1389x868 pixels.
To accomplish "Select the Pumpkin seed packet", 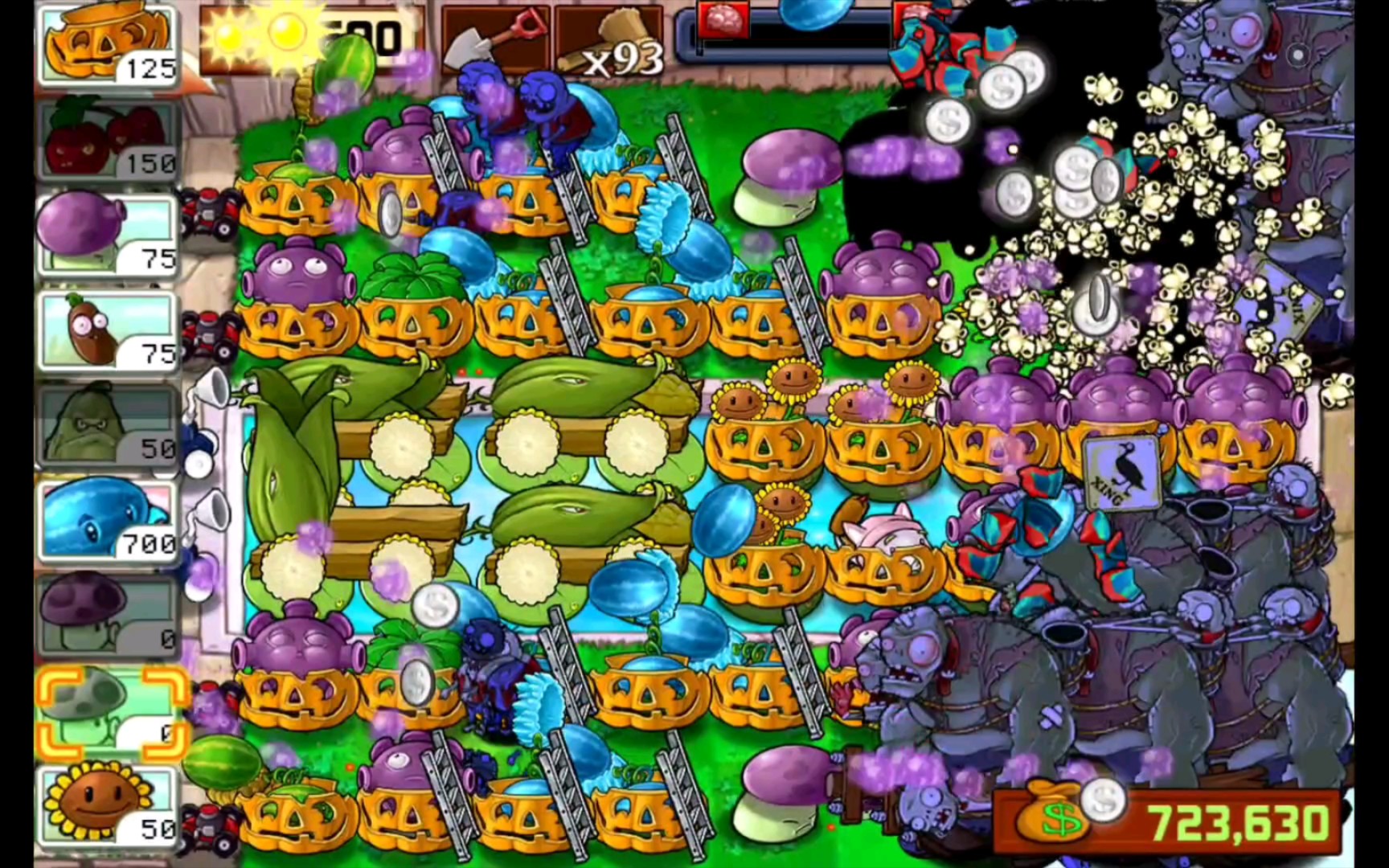I will [x=108, y=46].
